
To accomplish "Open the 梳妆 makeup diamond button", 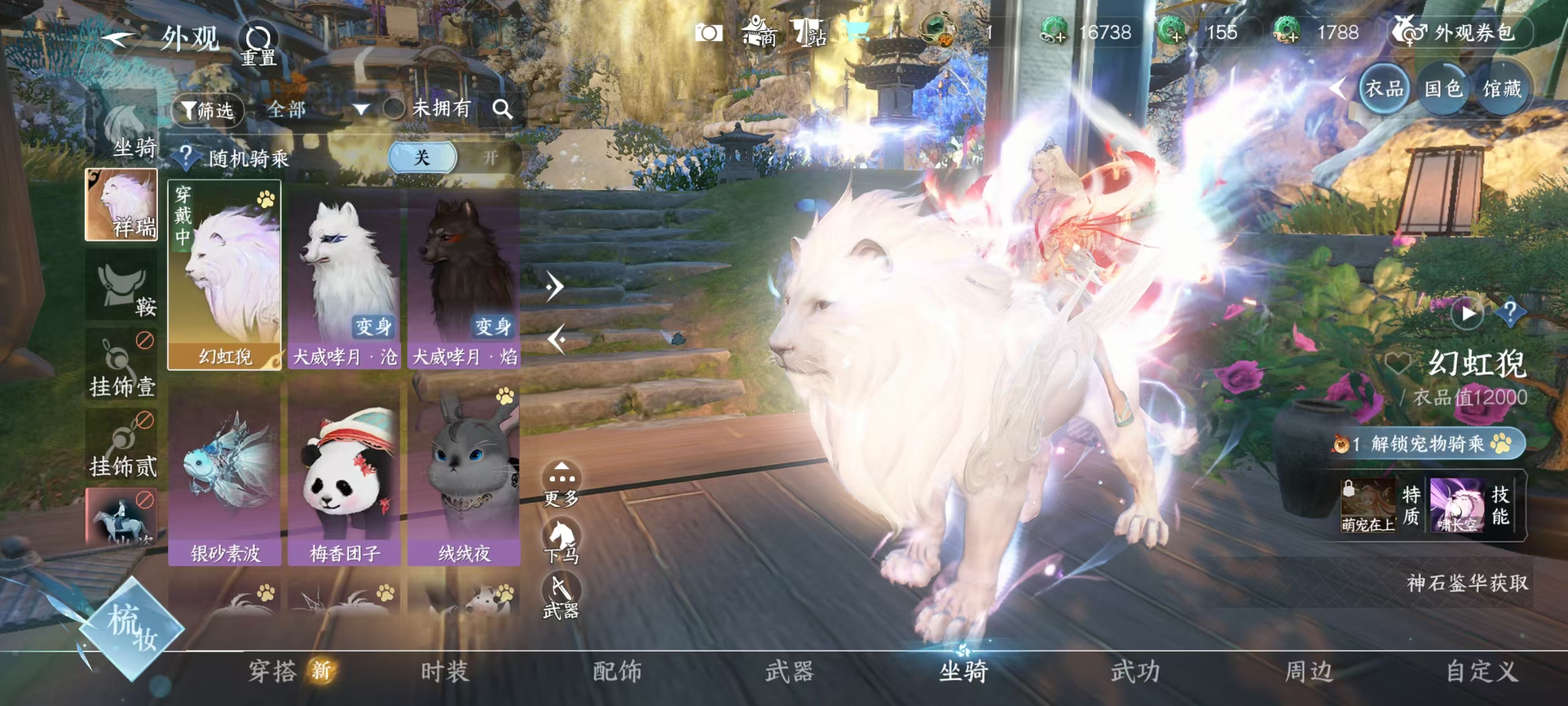I will pyautogui.click(x=132, y=628).
